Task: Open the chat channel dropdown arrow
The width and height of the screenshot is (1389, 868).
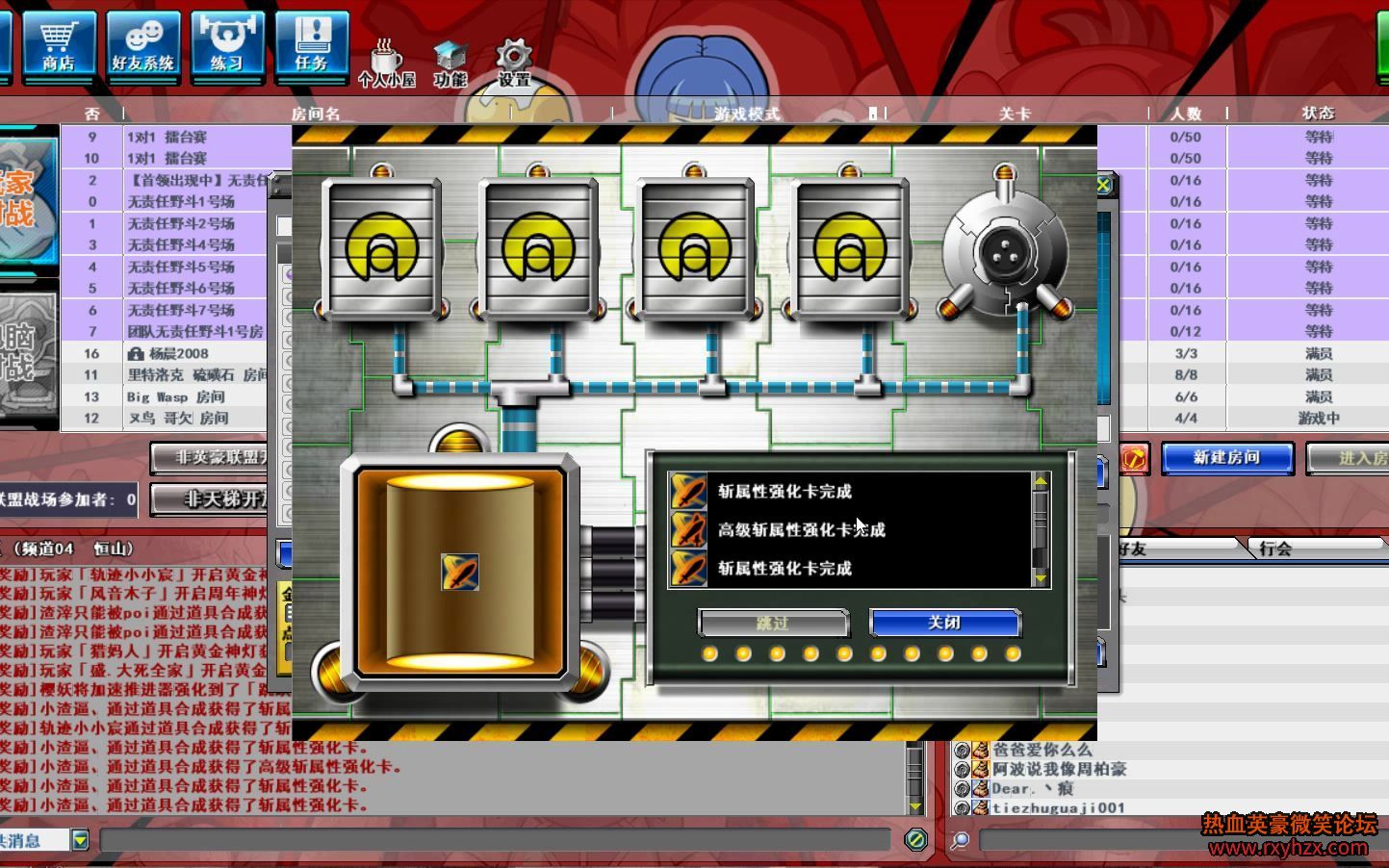Action: click(81, 840)
